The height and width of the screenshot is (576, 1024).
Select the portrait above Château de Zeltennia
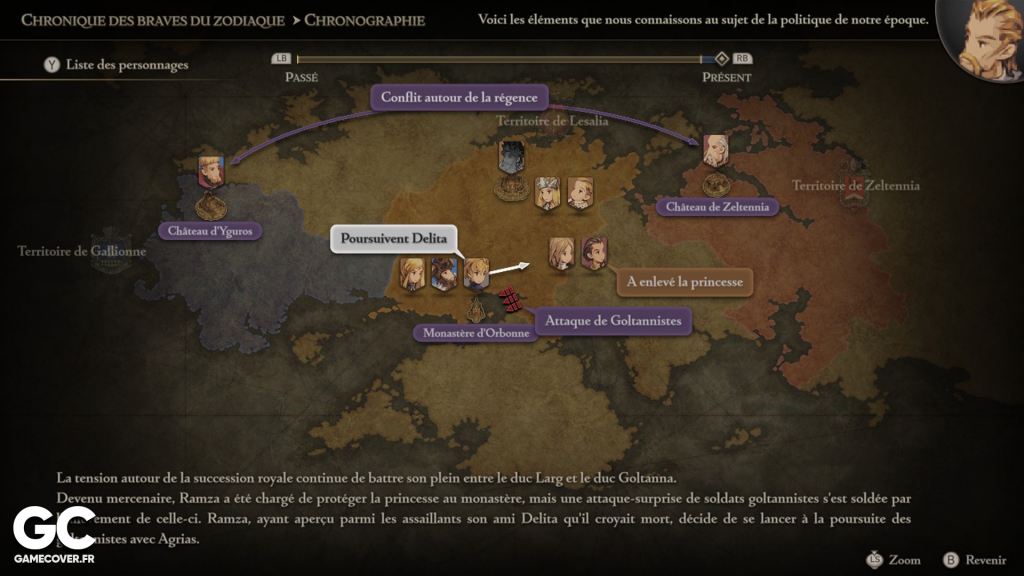[715, 151]
